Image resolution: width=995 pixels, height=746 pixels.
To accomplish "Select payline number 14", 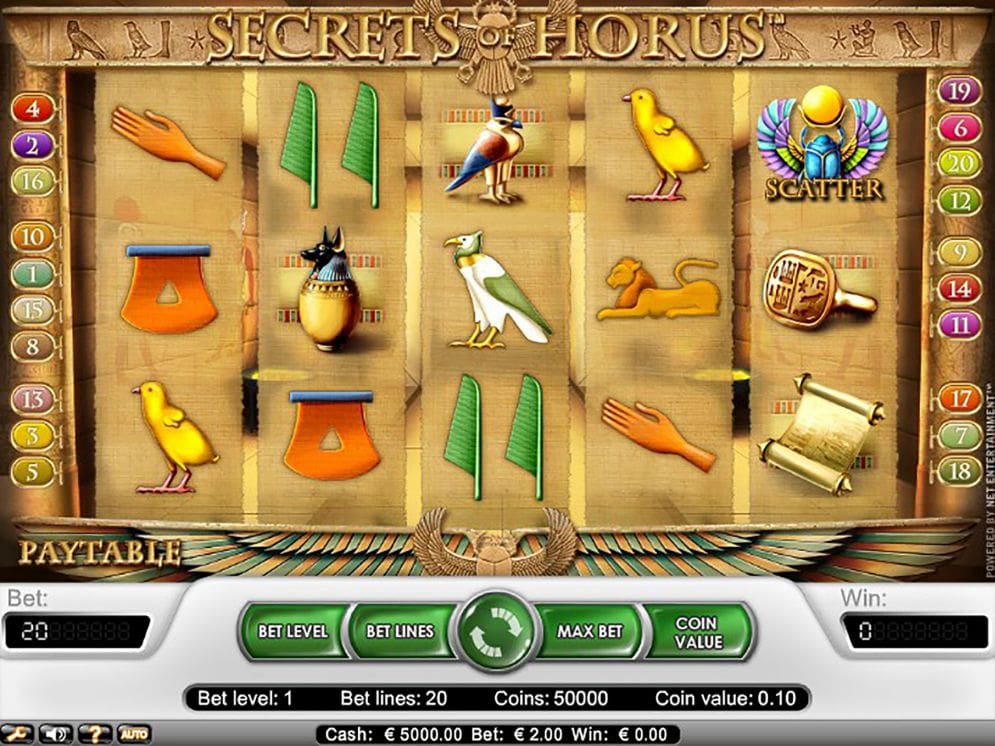I will [x=959, y=289].
